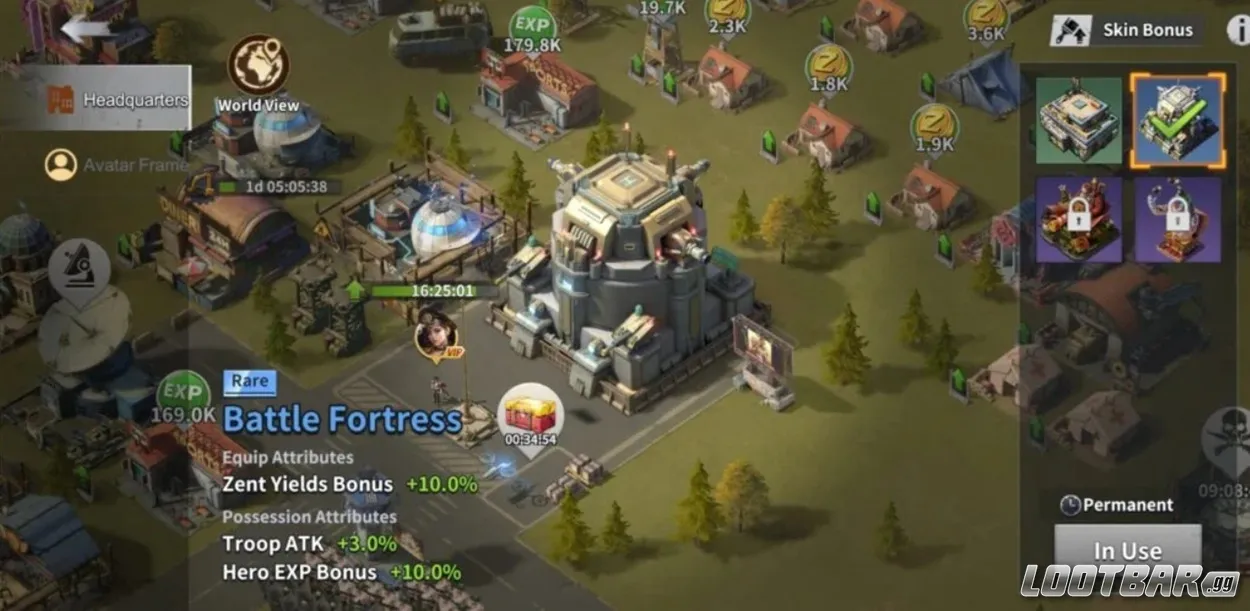Collect the 1.9K Zent coin bubble

tap(934, 127)
